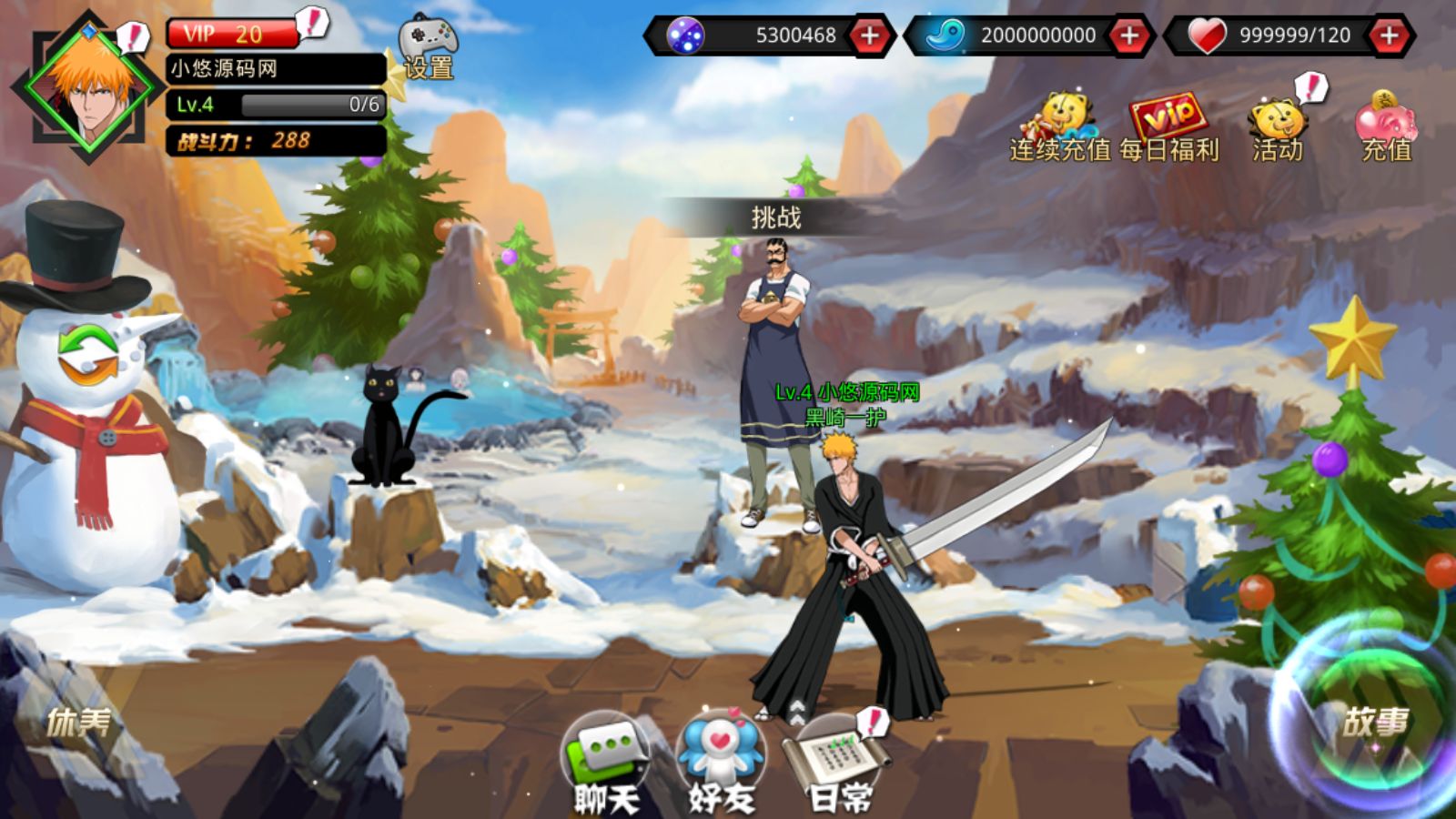This screenshot has width=1456, height=819.
Task: Tap the Ichigo player avatar portrait
Action: (x=88, y=88)
